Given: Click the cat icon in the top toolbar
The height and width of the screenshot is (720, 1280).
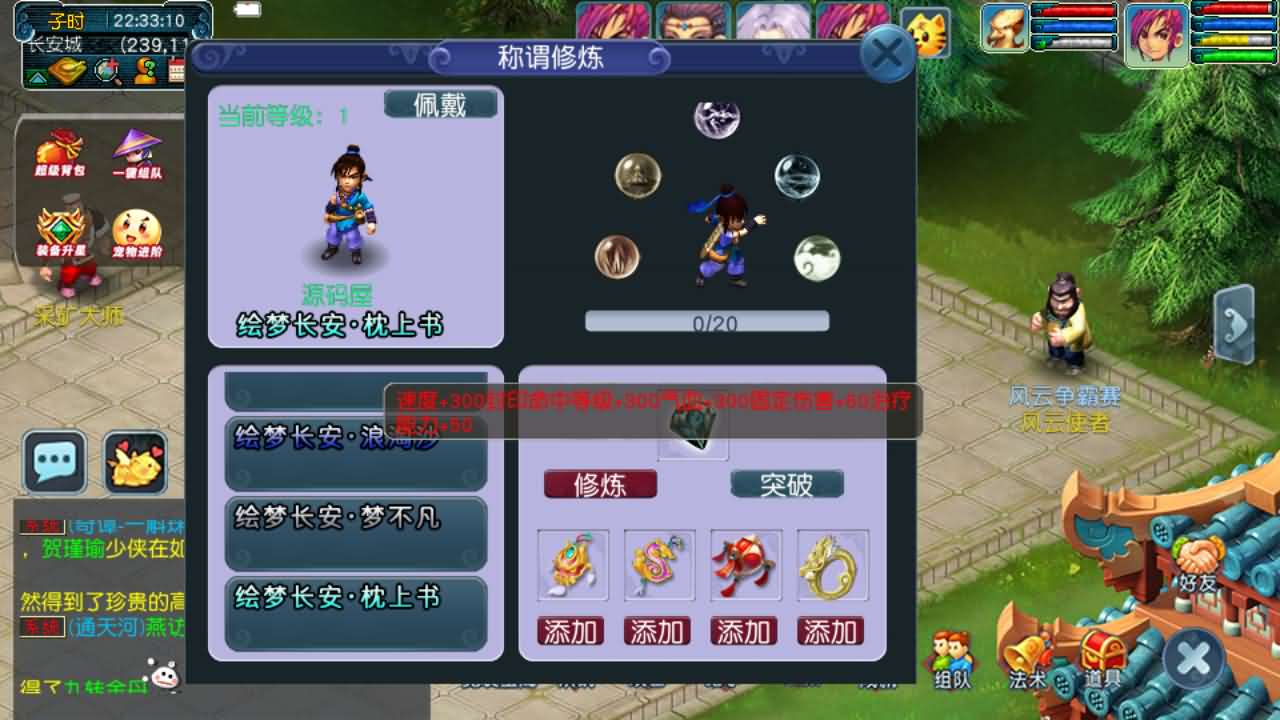Looking at the screenshot, I should [x=928, y=33].
